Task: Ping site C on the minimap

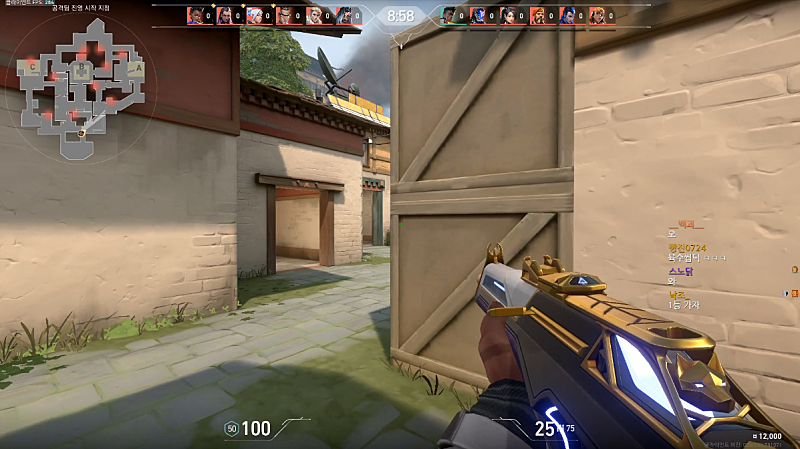Action: tap(34, 67)
